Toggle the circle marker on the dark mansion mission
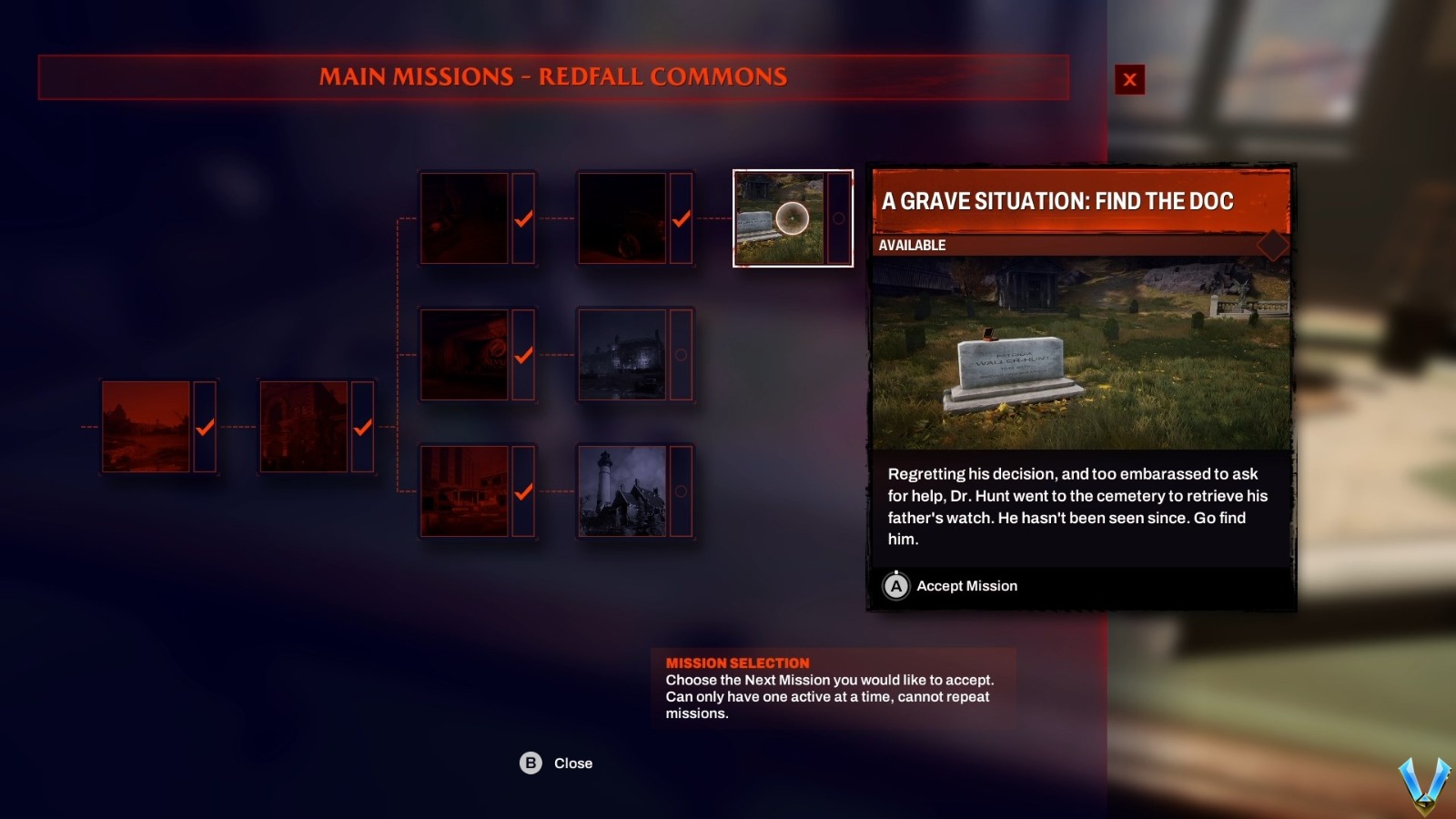The image size is (1456, 819). [682, 357]
